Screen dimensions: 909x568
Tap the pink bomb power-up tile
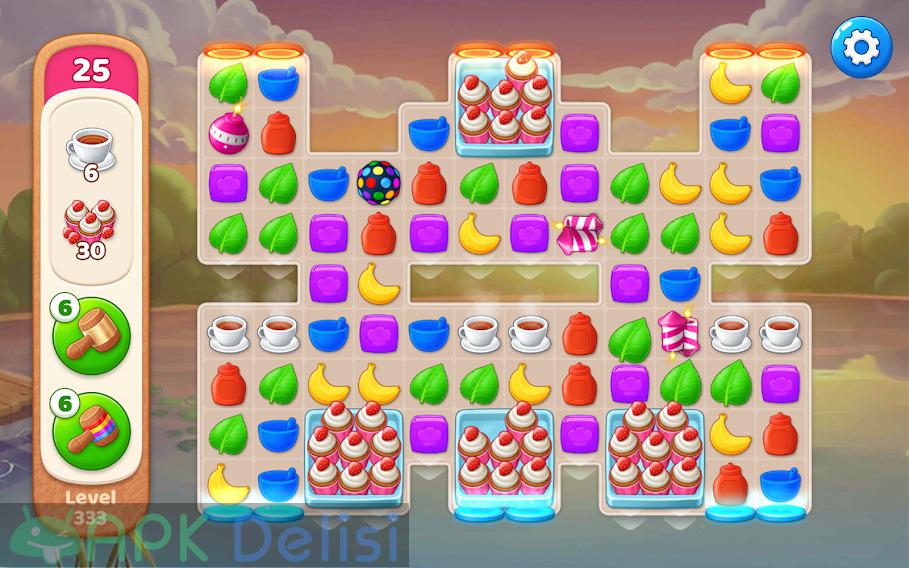click(x=227, y=130)
